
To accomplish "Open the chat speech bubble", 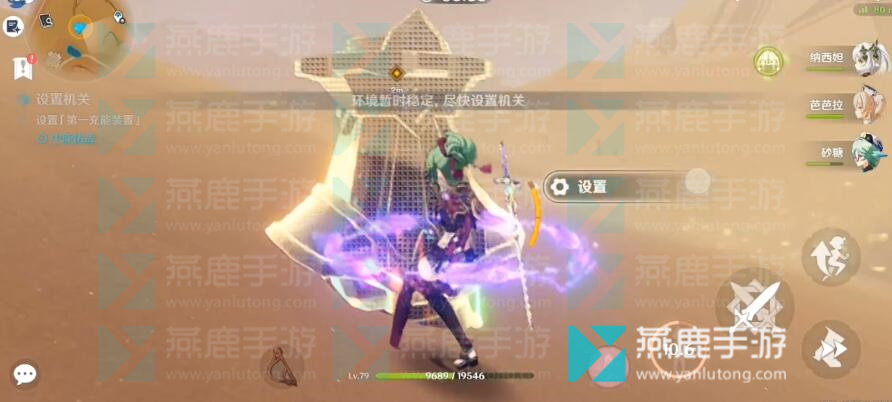I will (25, 375).
